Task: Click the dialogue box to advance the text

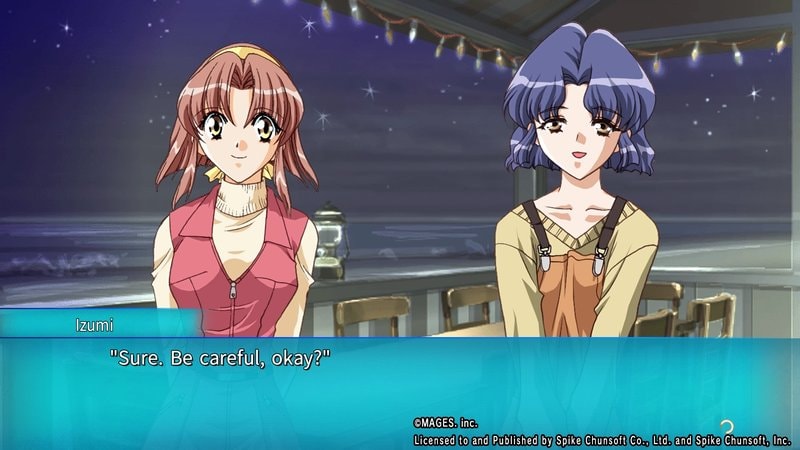Action: point(400,385)
